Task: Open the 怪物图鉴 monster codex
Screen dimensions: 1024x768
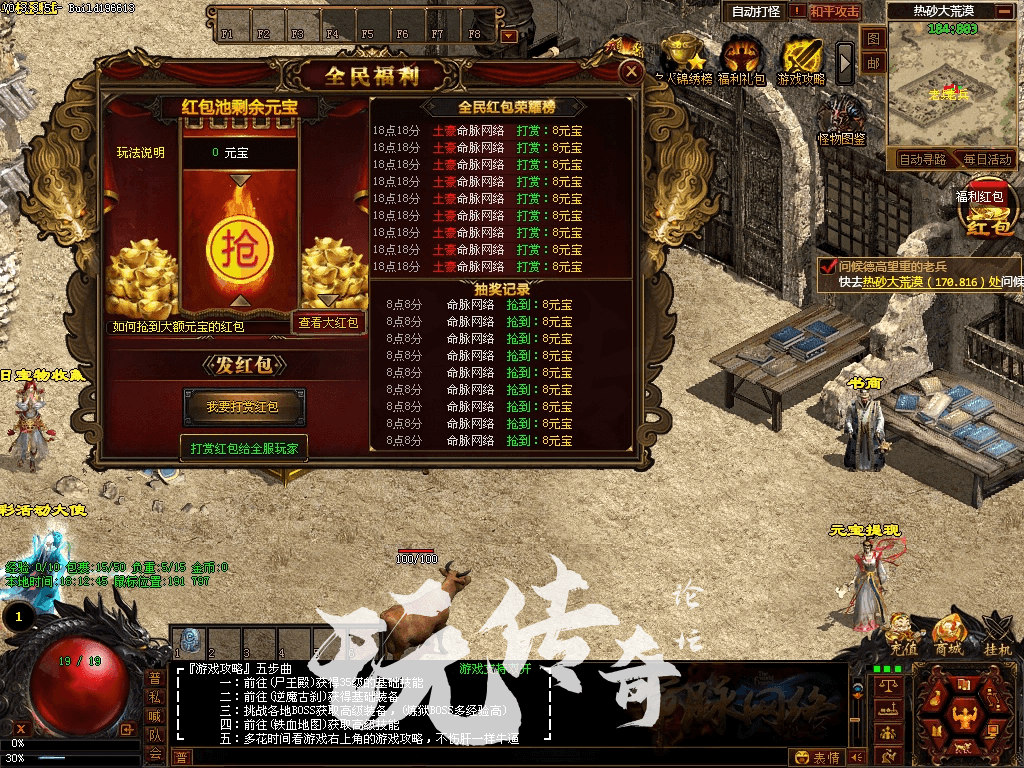Action: pyautogui.click(x=842, y=118)
